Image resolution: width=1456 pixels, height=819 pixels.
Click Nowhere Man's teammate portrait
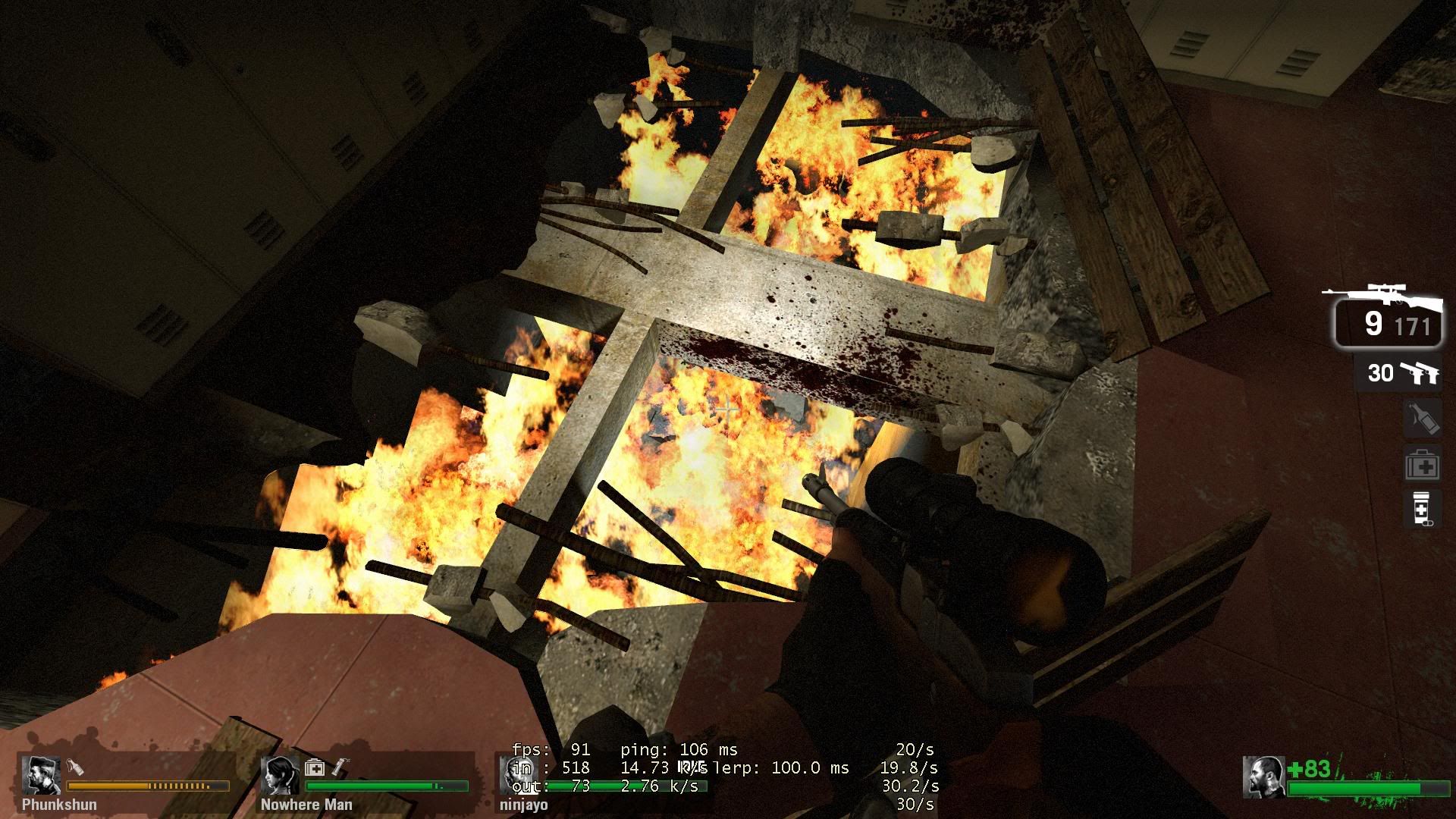tap(281, 775)
